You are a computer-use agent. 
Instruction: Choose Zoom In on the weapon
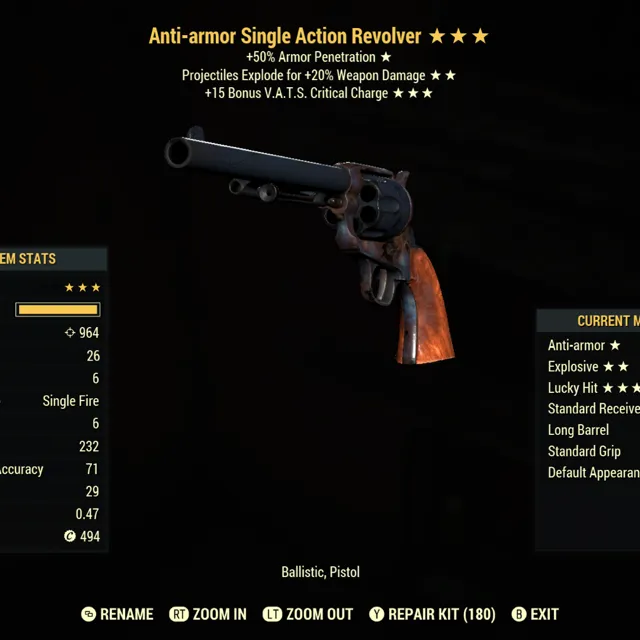208,614
